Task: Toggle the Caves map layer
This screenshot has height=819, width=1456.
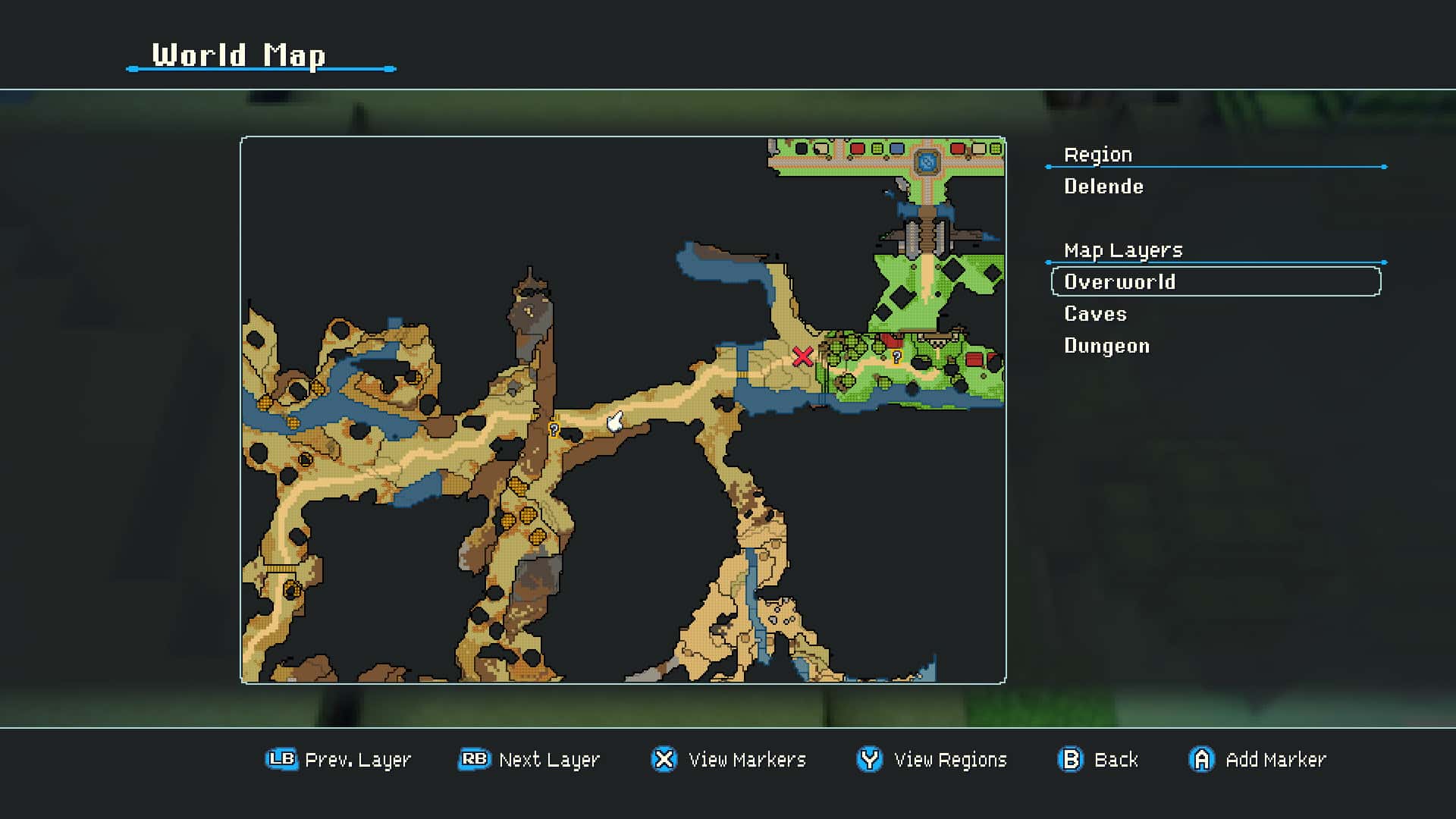Action: click(1094, 313)
